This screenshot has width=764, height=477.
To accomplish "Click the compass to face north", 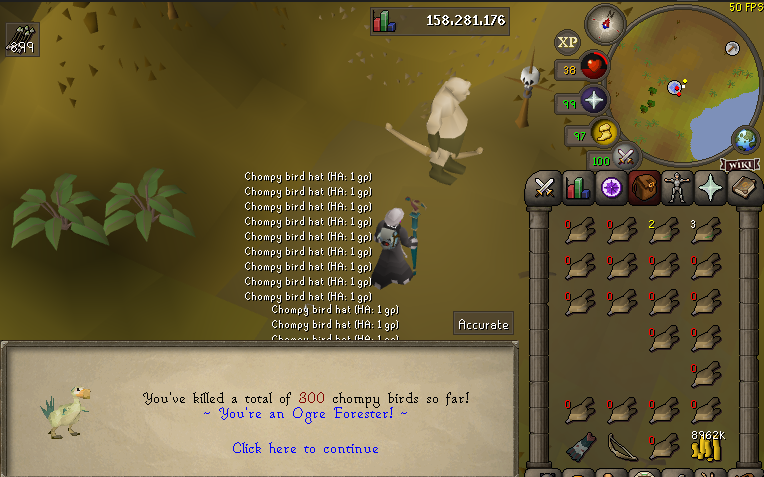I will (x=604, y=21).
